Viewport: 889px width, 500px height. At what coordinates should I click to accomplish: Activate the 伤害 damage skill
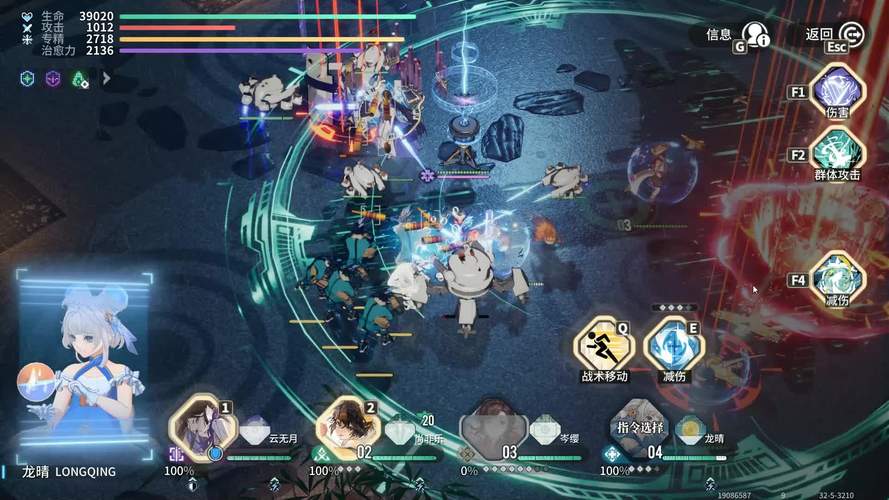coord(838,90)
